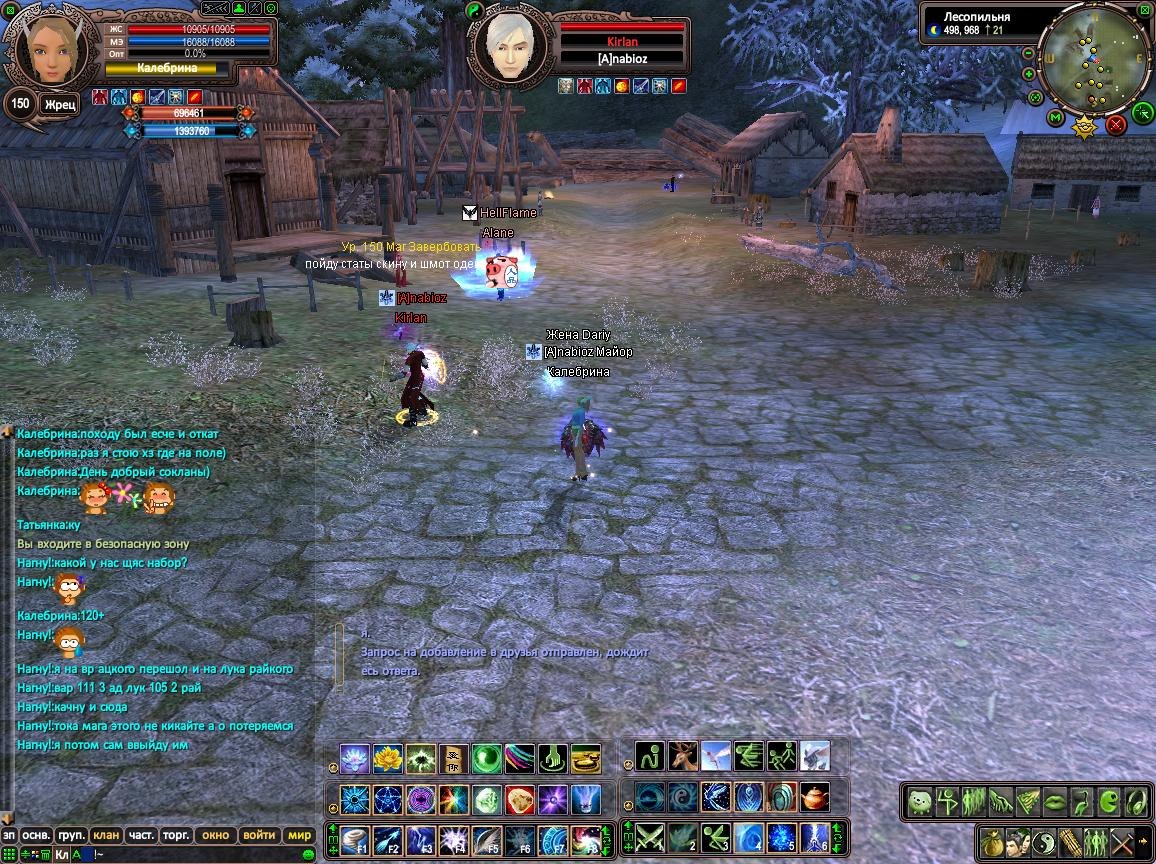The height and width of the screenshot is (864, 1156).
Task: Toggle the red crossed-swords PK mode button
Action: click(1116, 125)
